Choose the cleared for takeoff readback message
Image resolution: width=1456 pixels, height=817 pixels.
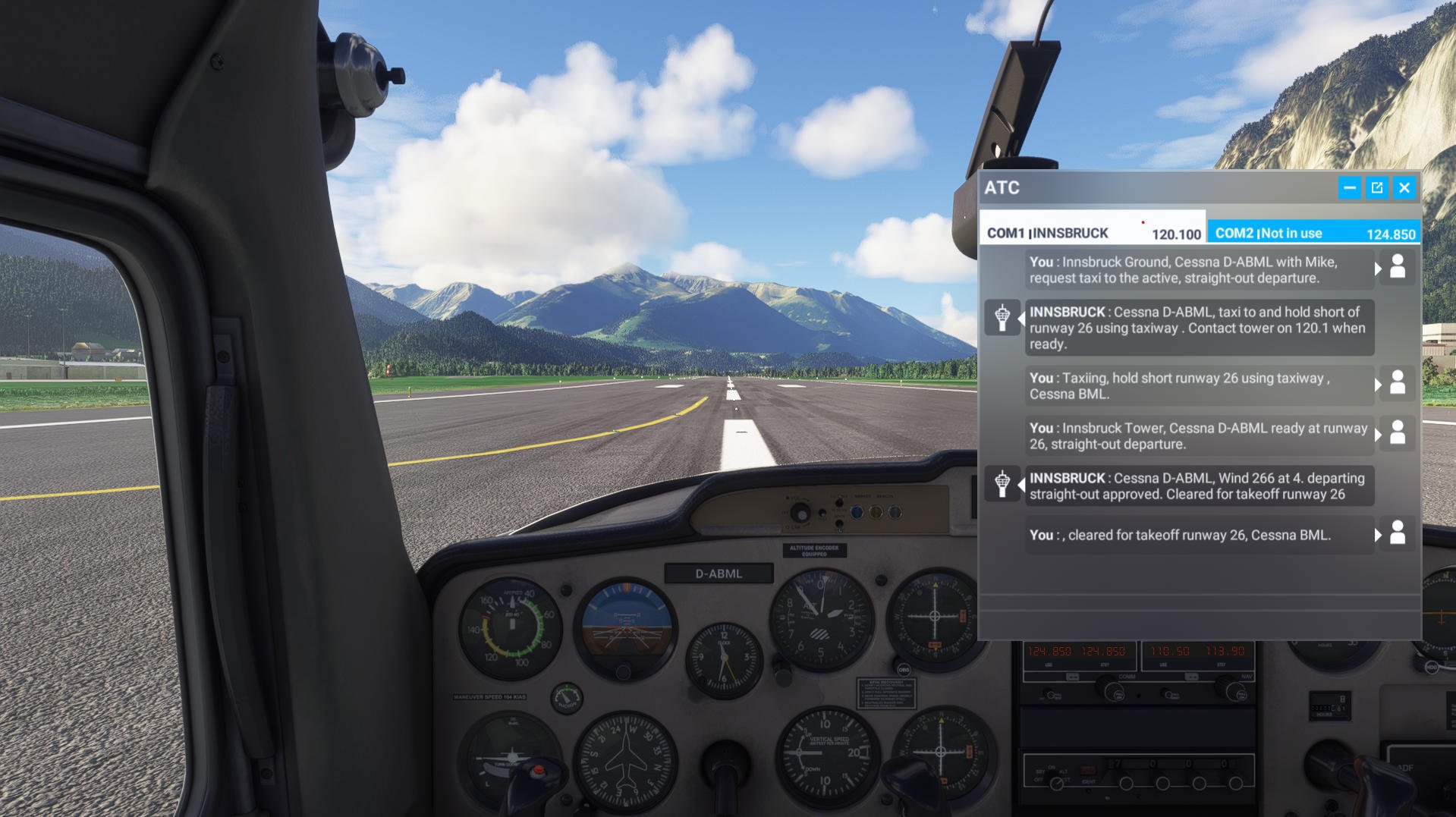1199,536
